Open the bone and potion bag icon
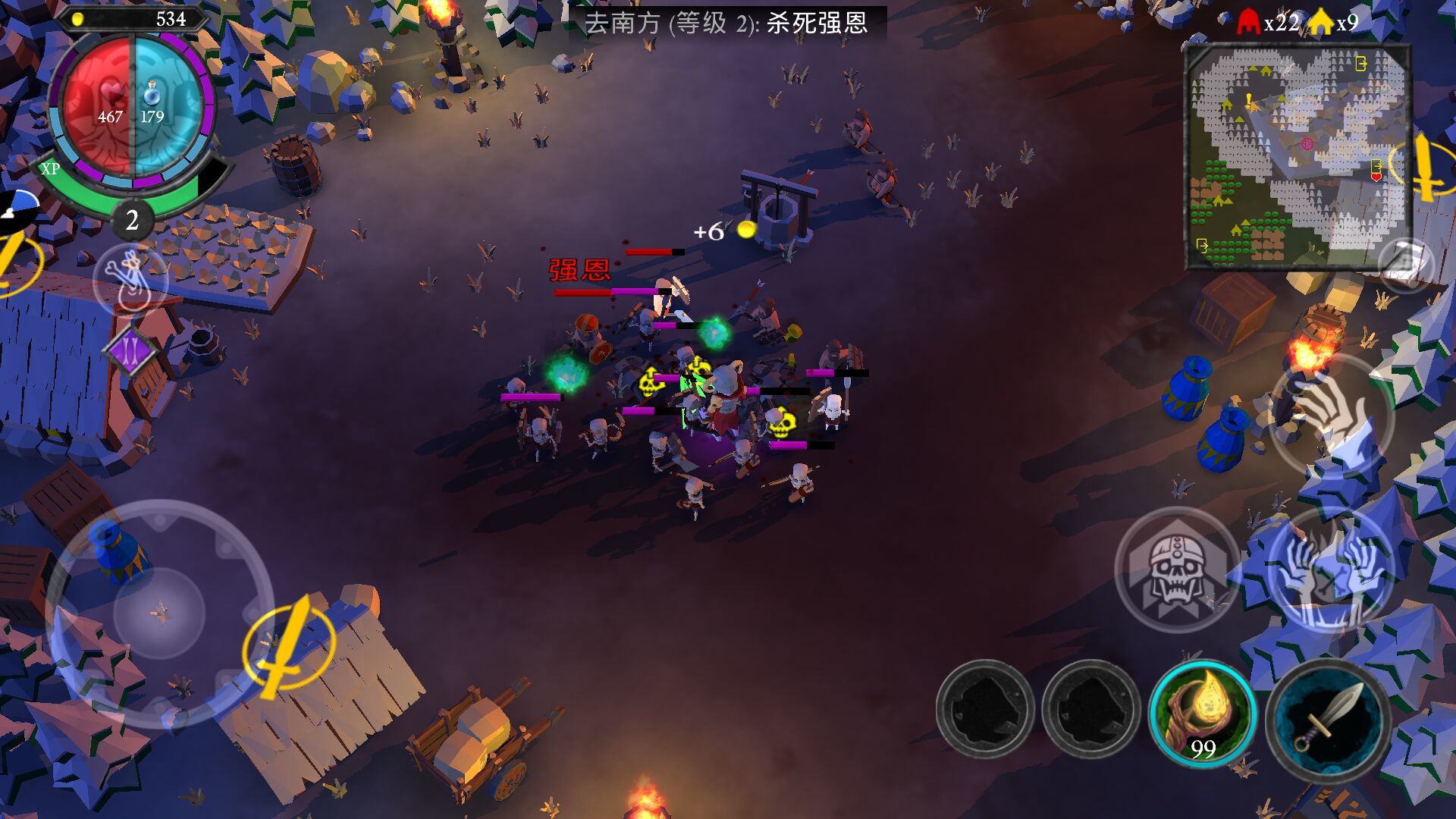This screenshot has height=819, width=1456. [130, 278]
